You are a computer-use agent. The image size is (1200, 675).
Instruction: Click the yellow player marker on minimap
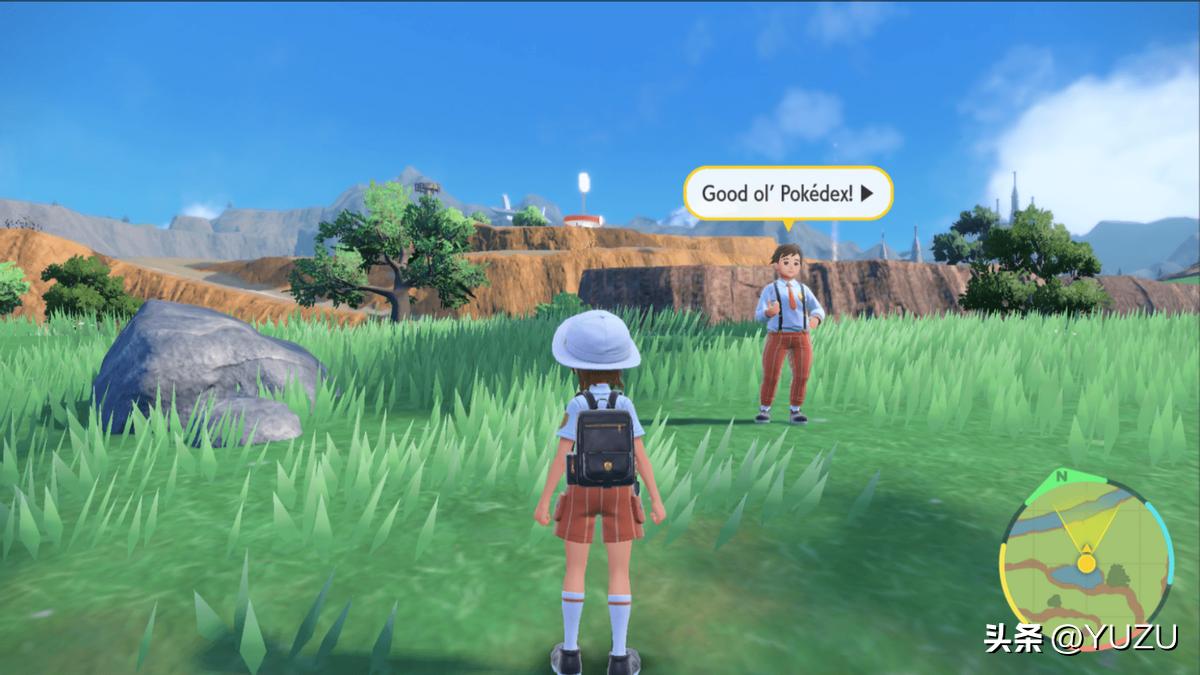tap(1086, 563)
